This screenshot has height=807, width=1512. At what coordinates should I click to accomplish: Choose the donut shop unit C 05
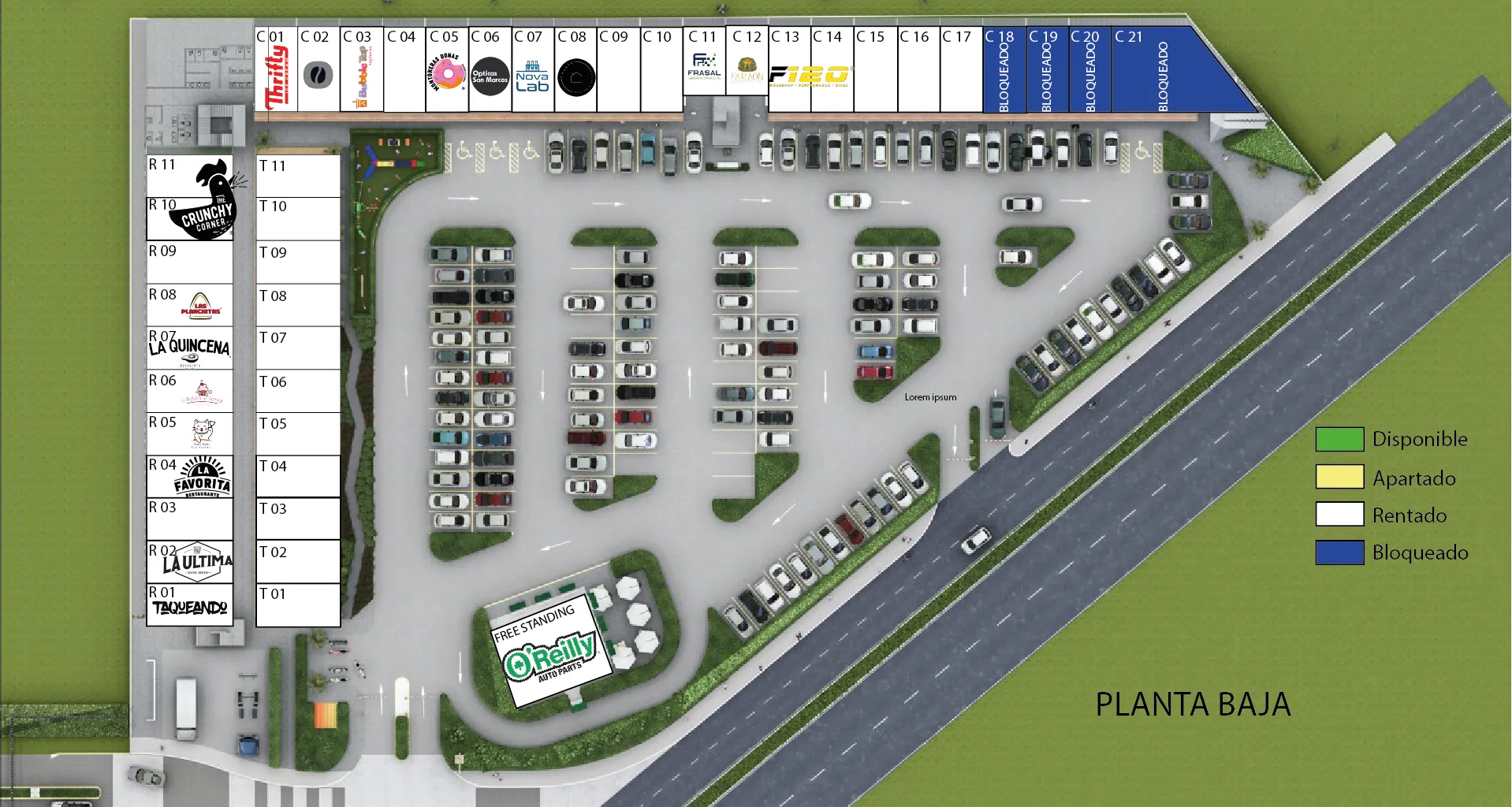(447, 73)
